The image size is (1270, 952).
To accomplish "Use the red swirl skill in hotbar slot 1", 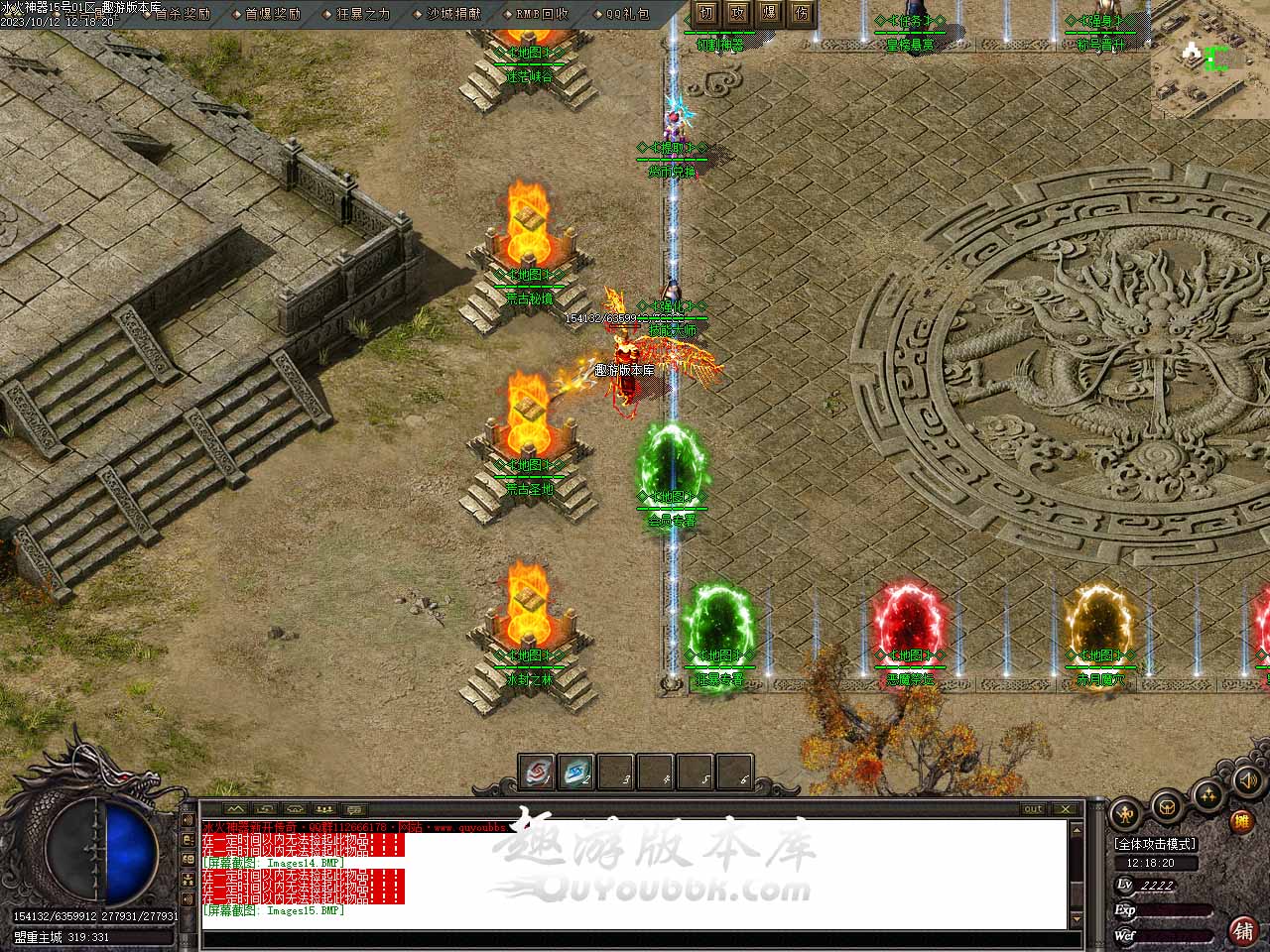I will [x=538, y=773].
